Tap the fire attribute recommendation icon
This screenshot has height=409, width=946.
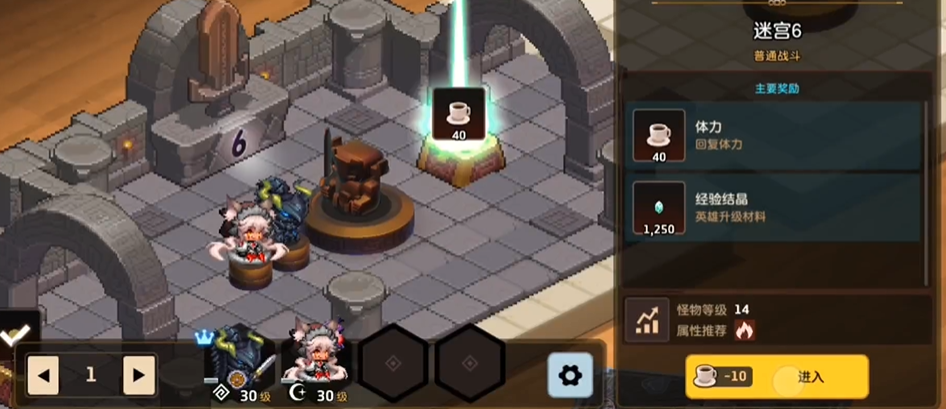(x=744, y=329)
